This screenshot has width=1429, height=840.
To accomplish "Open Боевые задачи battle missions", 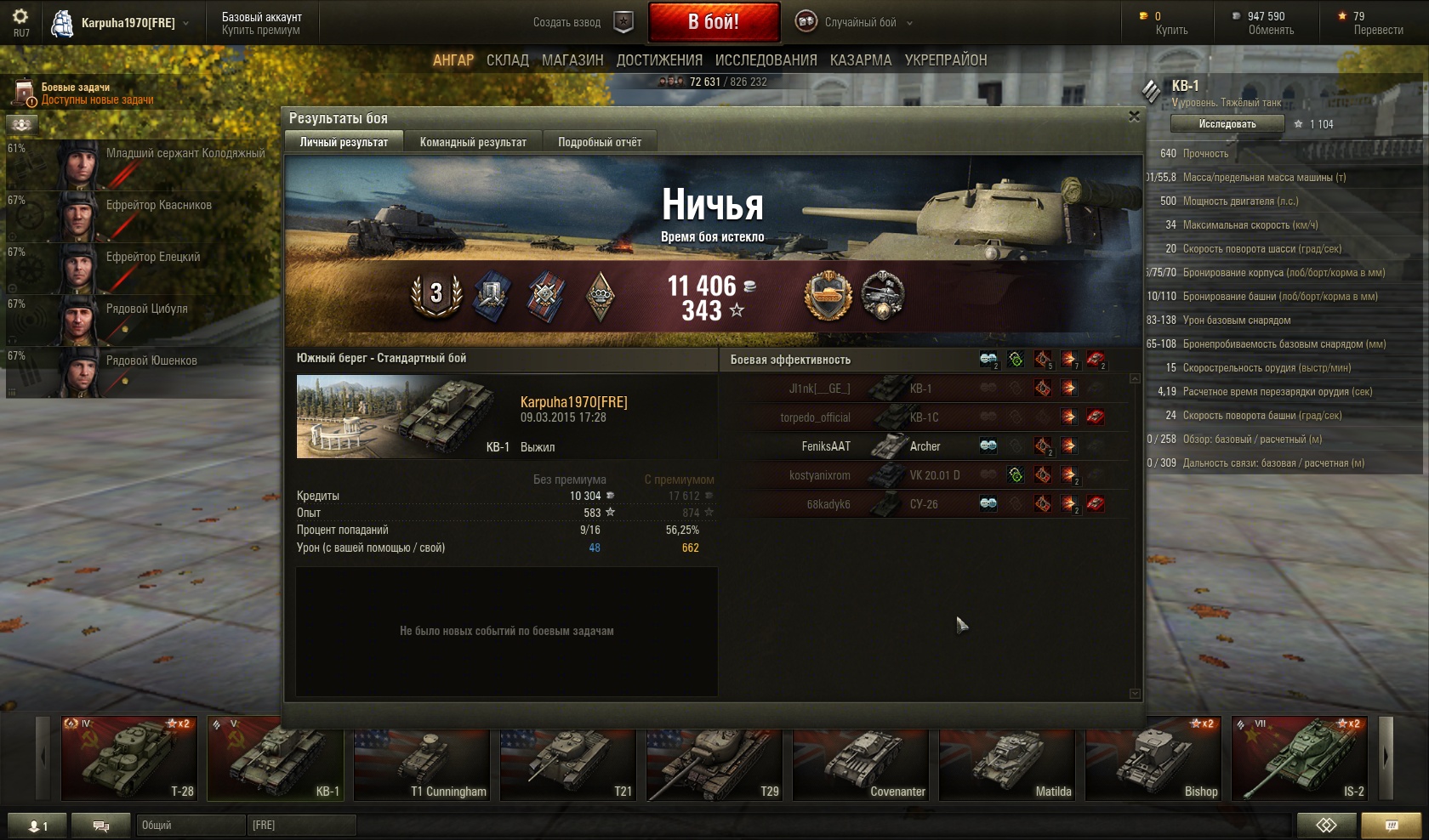I will 76,93.
